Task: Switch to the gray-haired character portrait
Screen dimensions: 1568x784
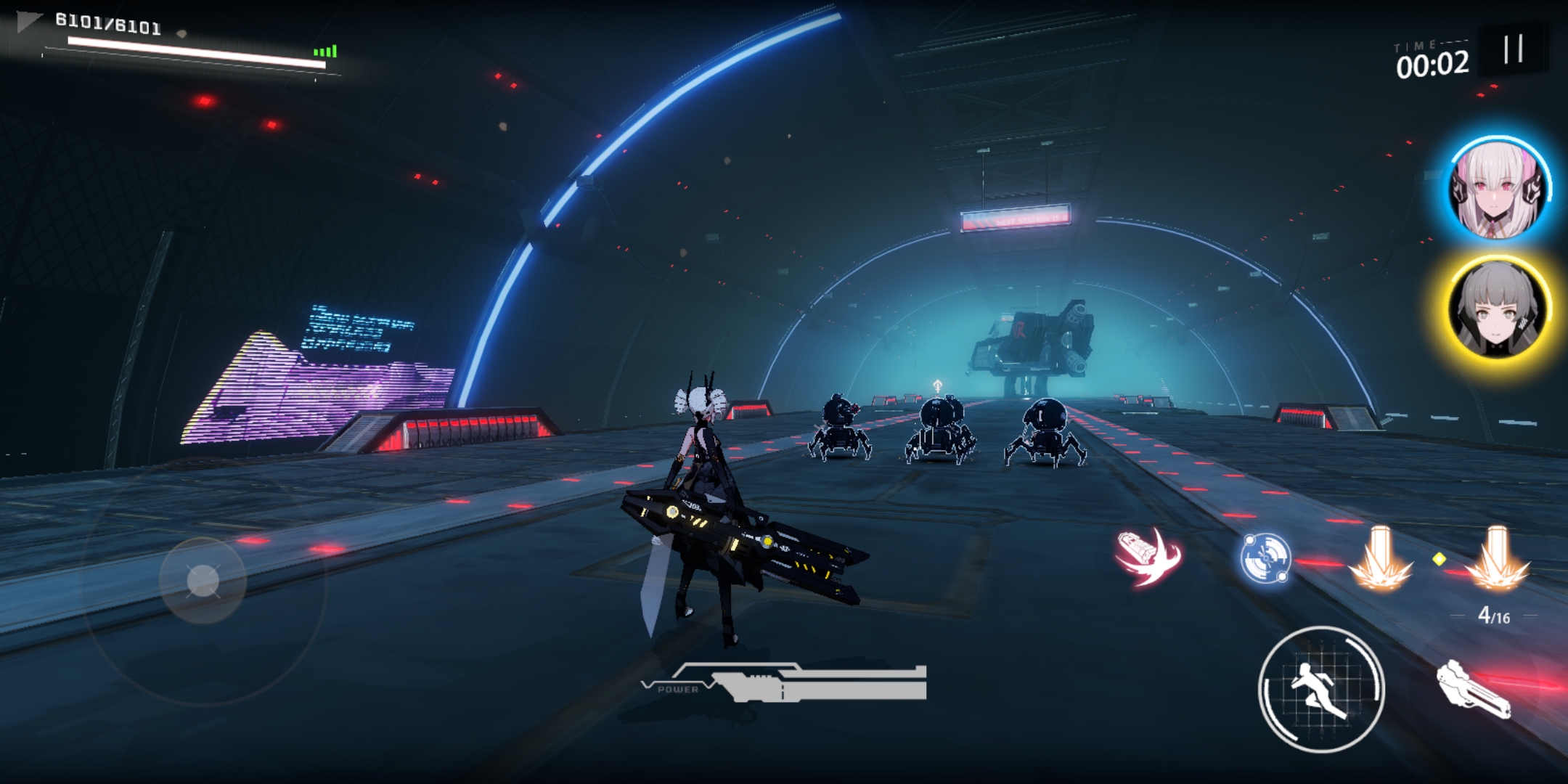Action: (1498, 309)
